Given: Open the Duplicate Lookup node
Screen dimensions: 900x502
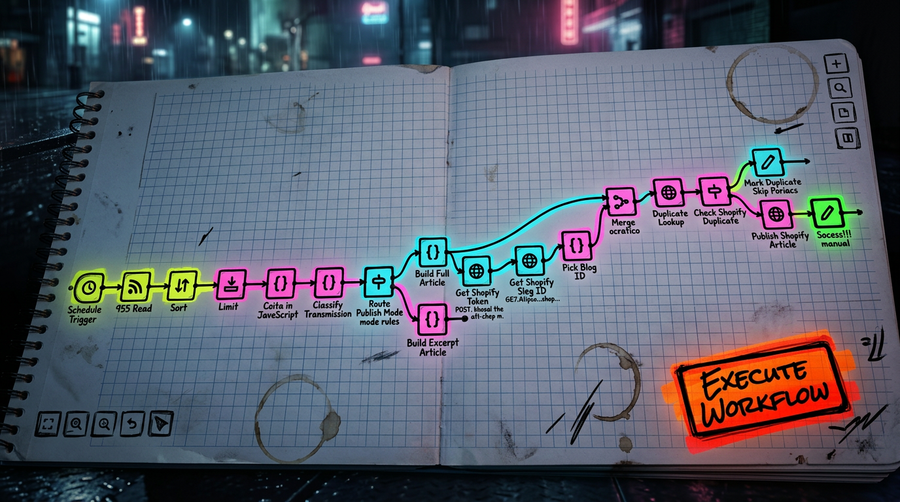Looking at the screenshot, I should click(667, 192).
